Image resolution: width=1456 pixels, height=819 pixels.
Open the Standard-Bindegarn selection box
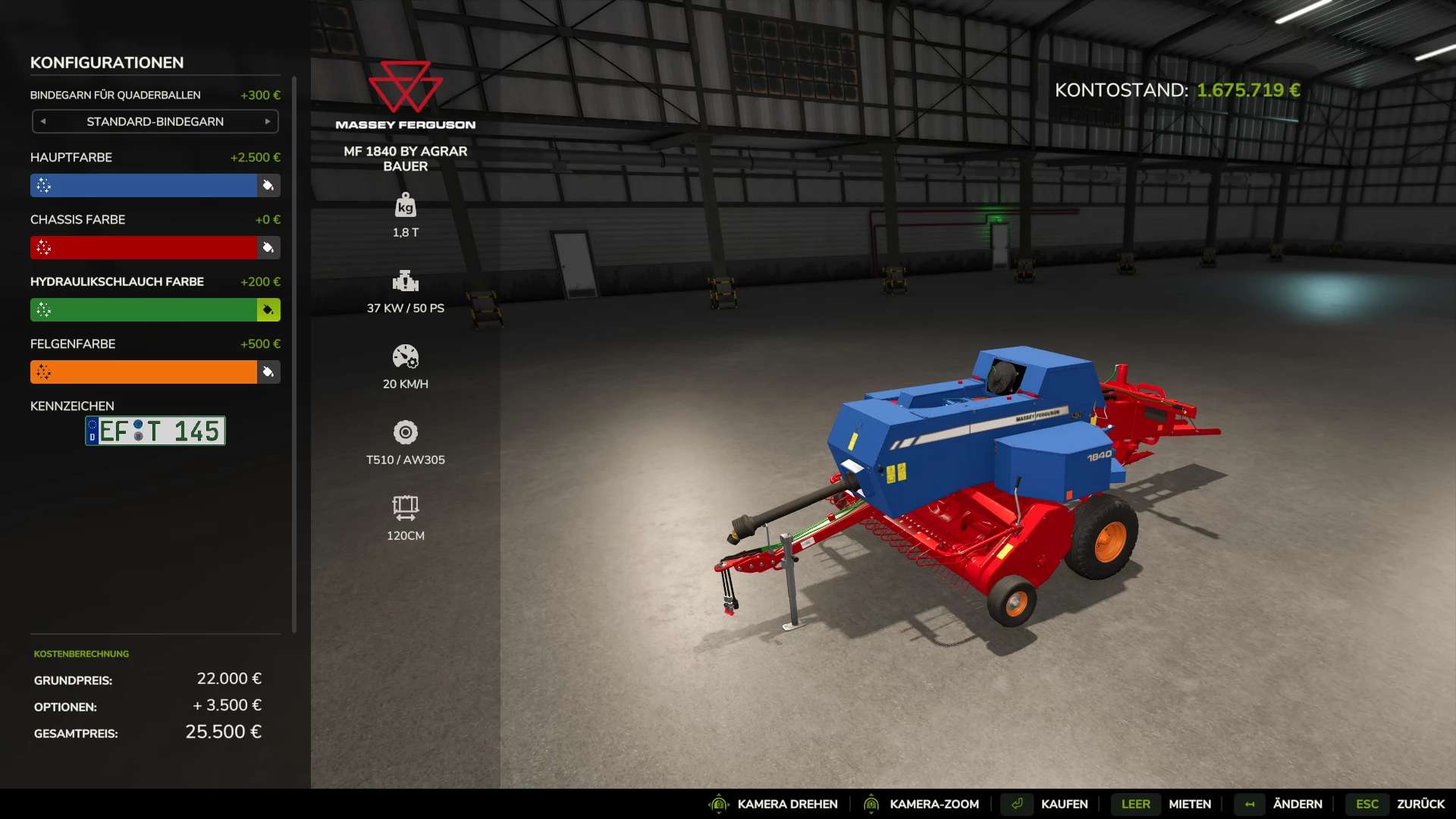click(155, 121)
